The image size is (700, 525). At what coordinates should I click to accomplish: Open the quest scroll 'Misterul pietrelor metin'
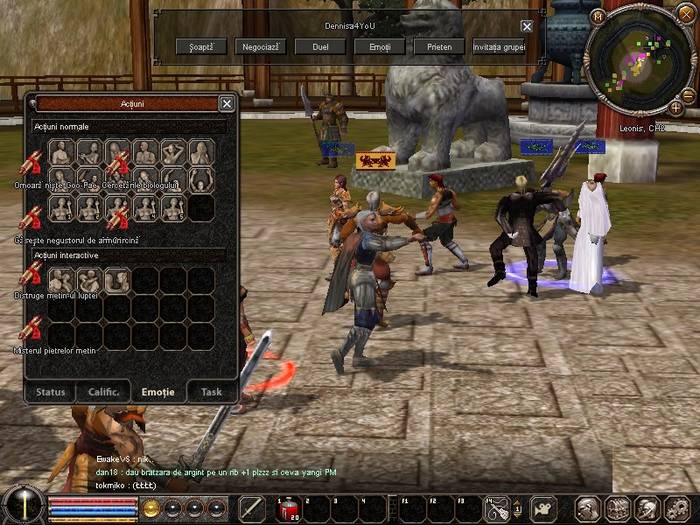pos(30,329)
